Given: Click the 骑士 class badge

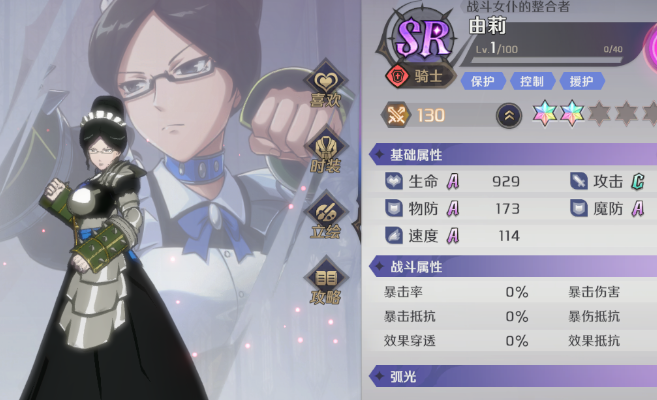Looking at the screenshot, I should point(418,75).
